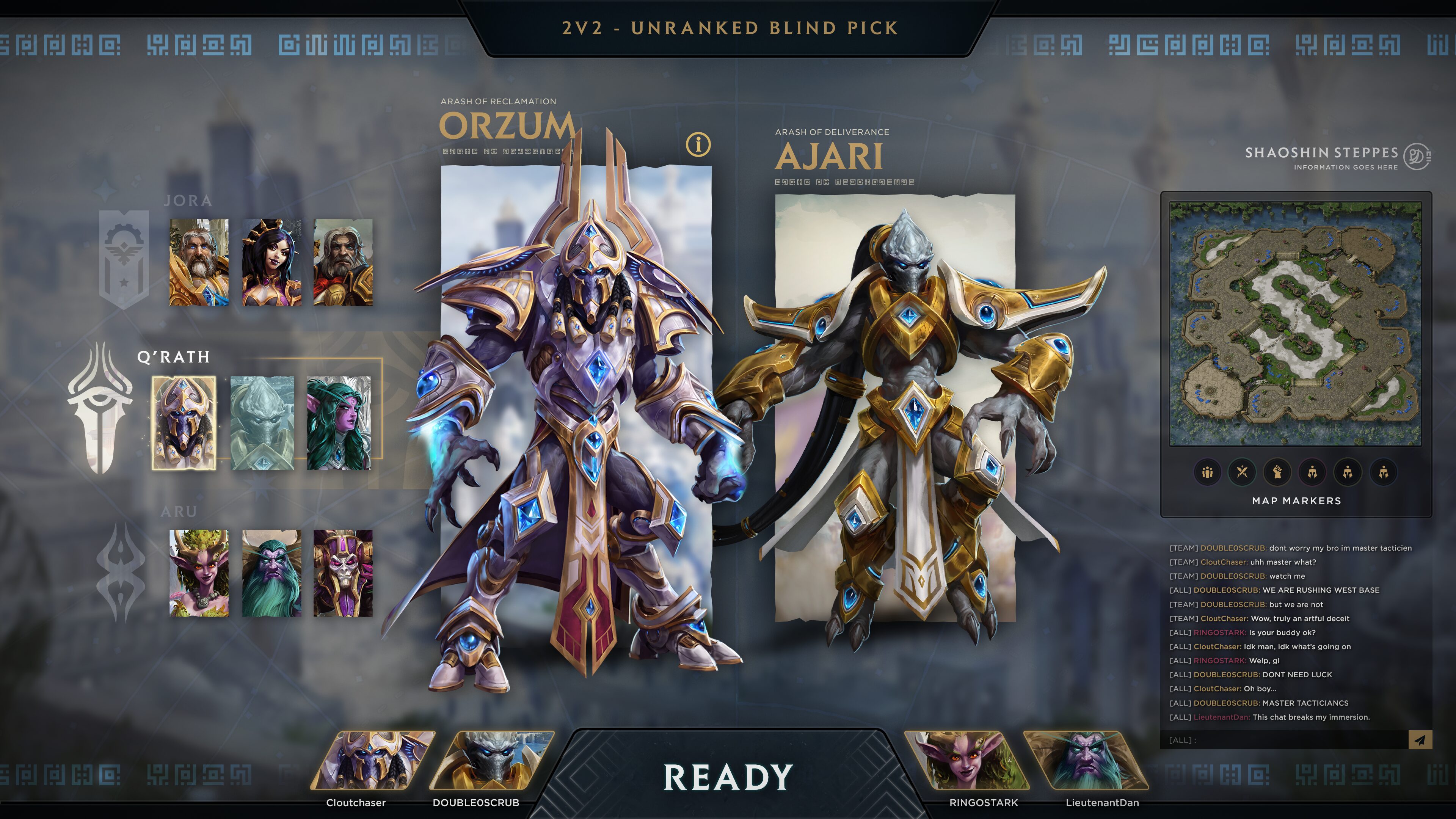The image size is (1456, 819).
Task: Select the rightmost helmet map marker
Action: 1382,472
